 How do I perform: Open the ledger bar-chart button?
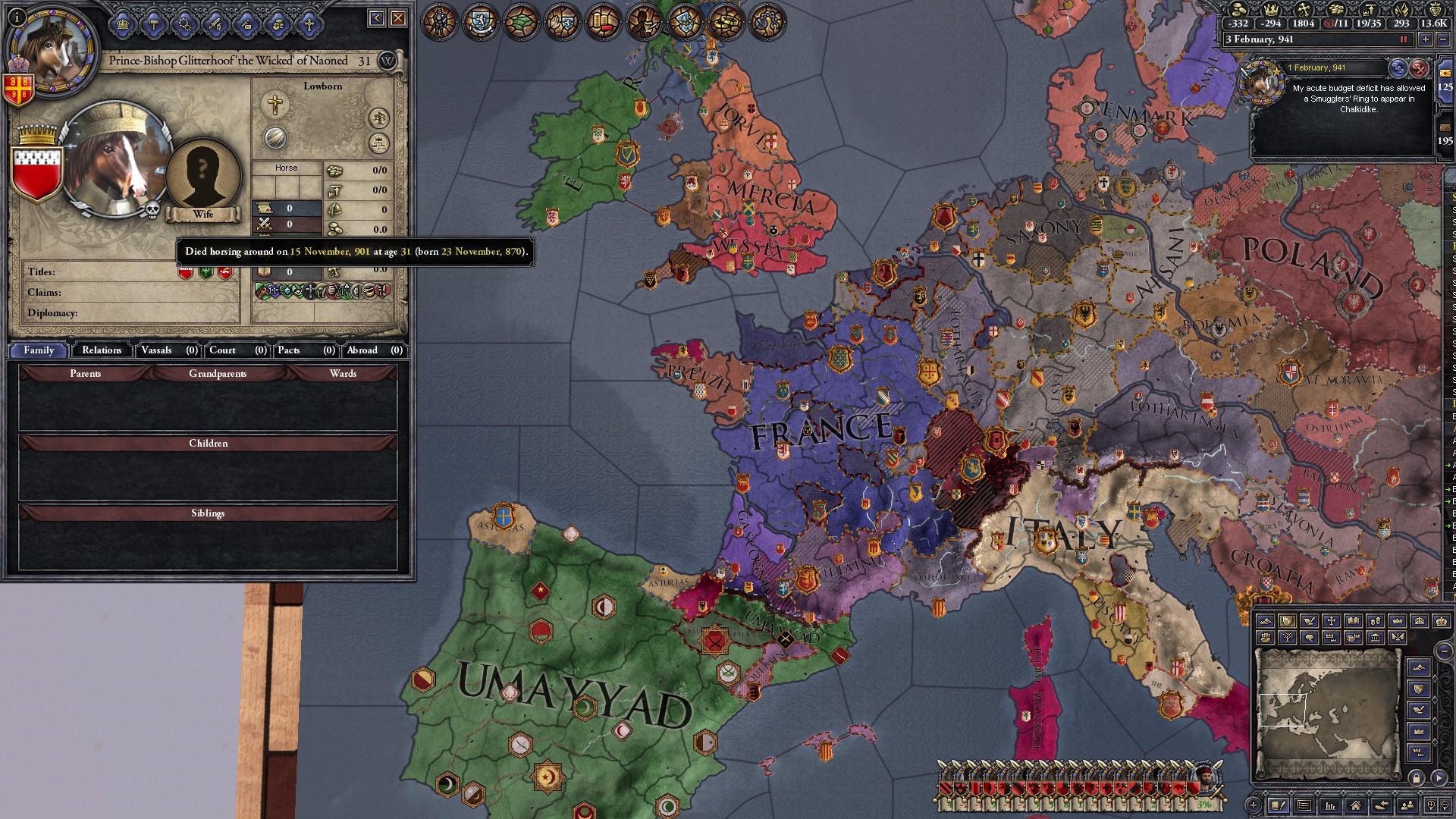click(x=1330, y=805)
